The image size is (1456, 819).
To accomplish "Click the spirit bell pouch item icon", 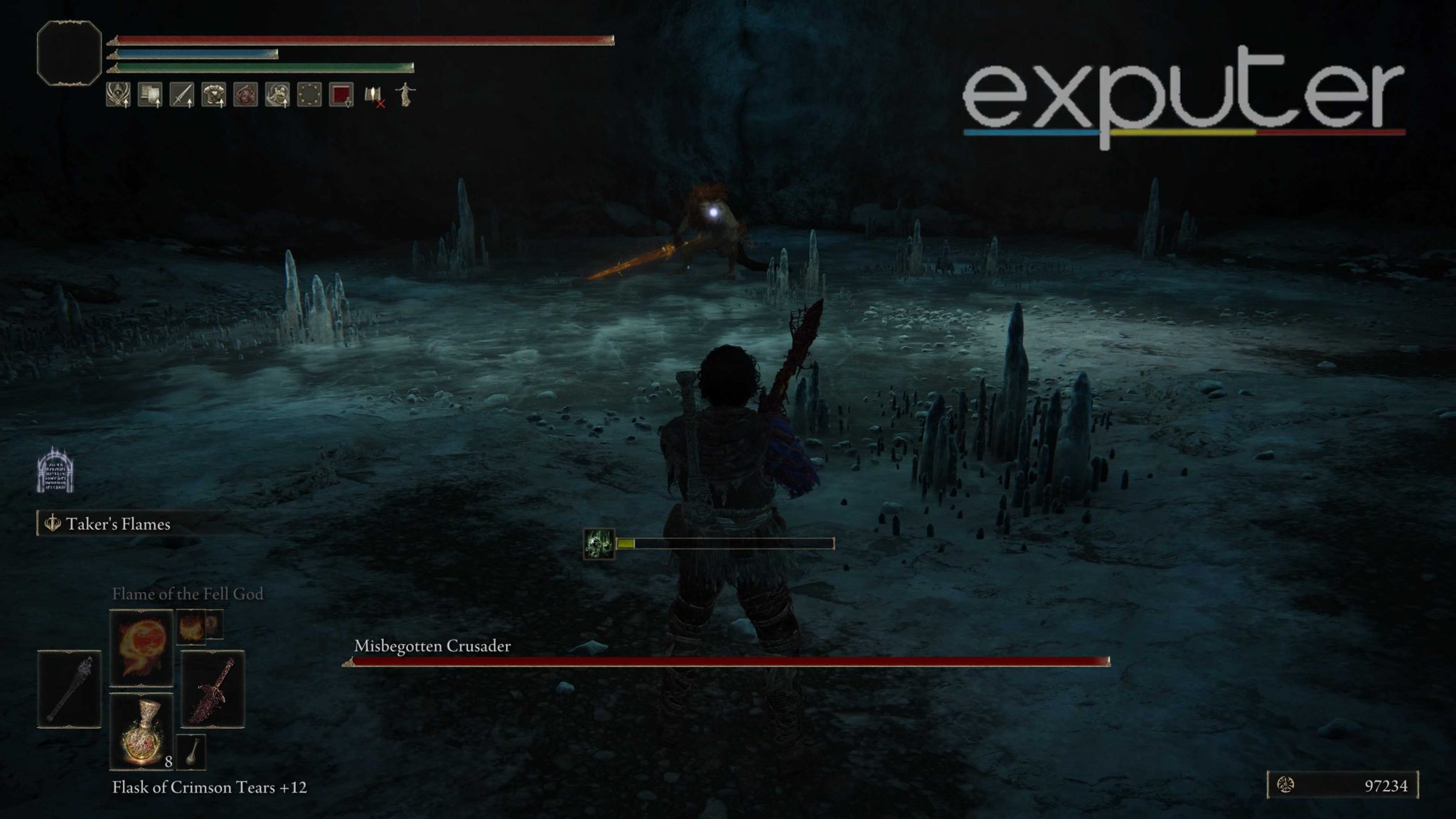I will [x=191, y=753].
